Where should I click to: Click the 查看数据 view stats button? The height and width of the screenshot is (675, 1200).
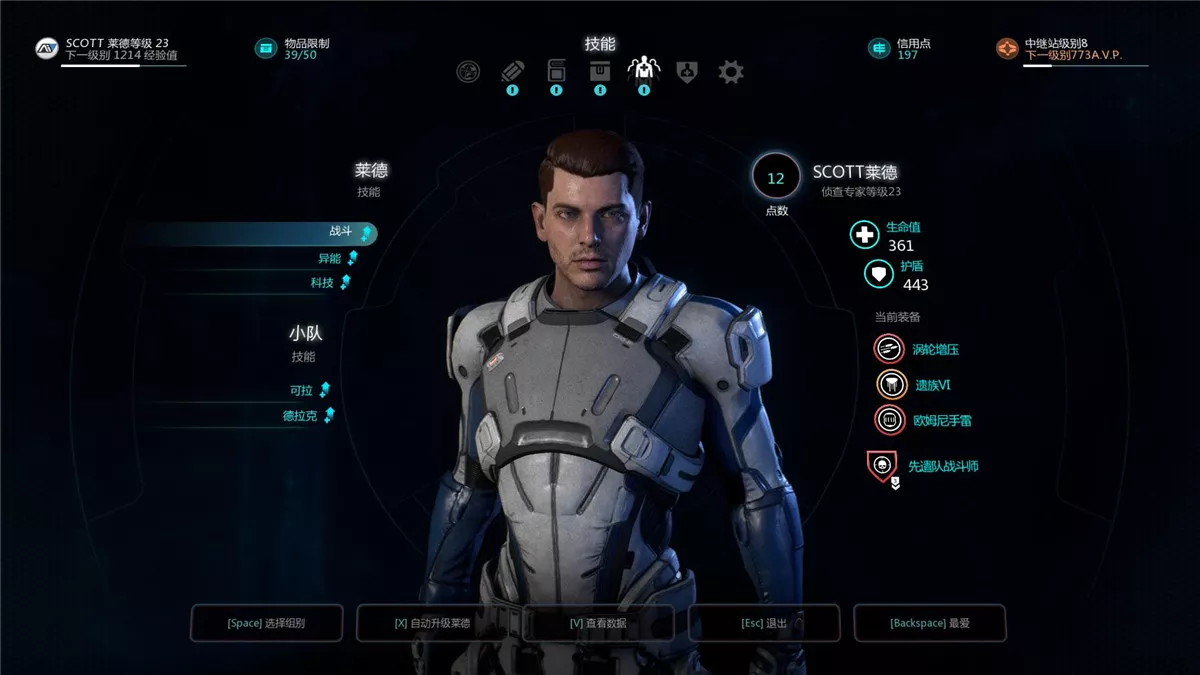[598, 623]
